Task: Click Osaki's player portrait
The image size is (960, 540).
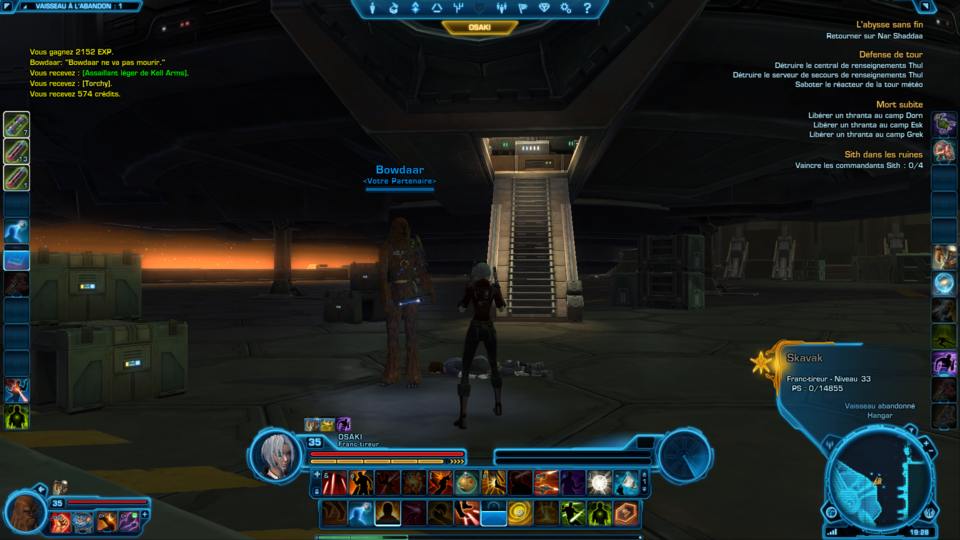Action: coord(276,456)
